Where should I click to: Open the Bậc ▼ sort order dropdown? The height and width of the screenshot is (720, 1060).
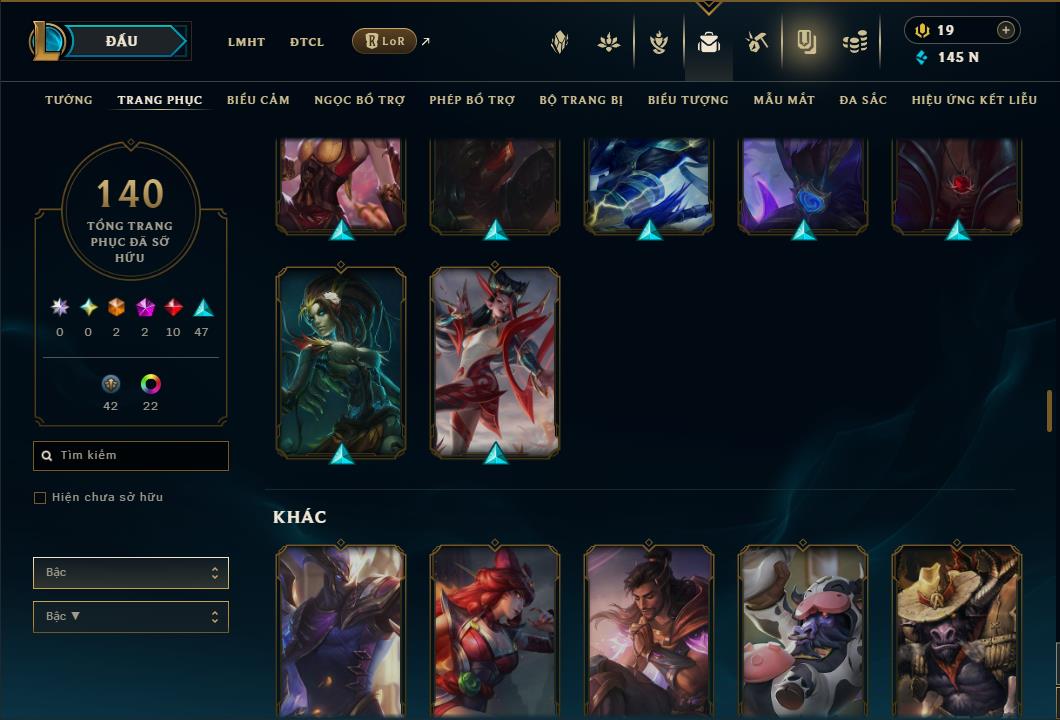pyautogui.click(x=131, y=617)
